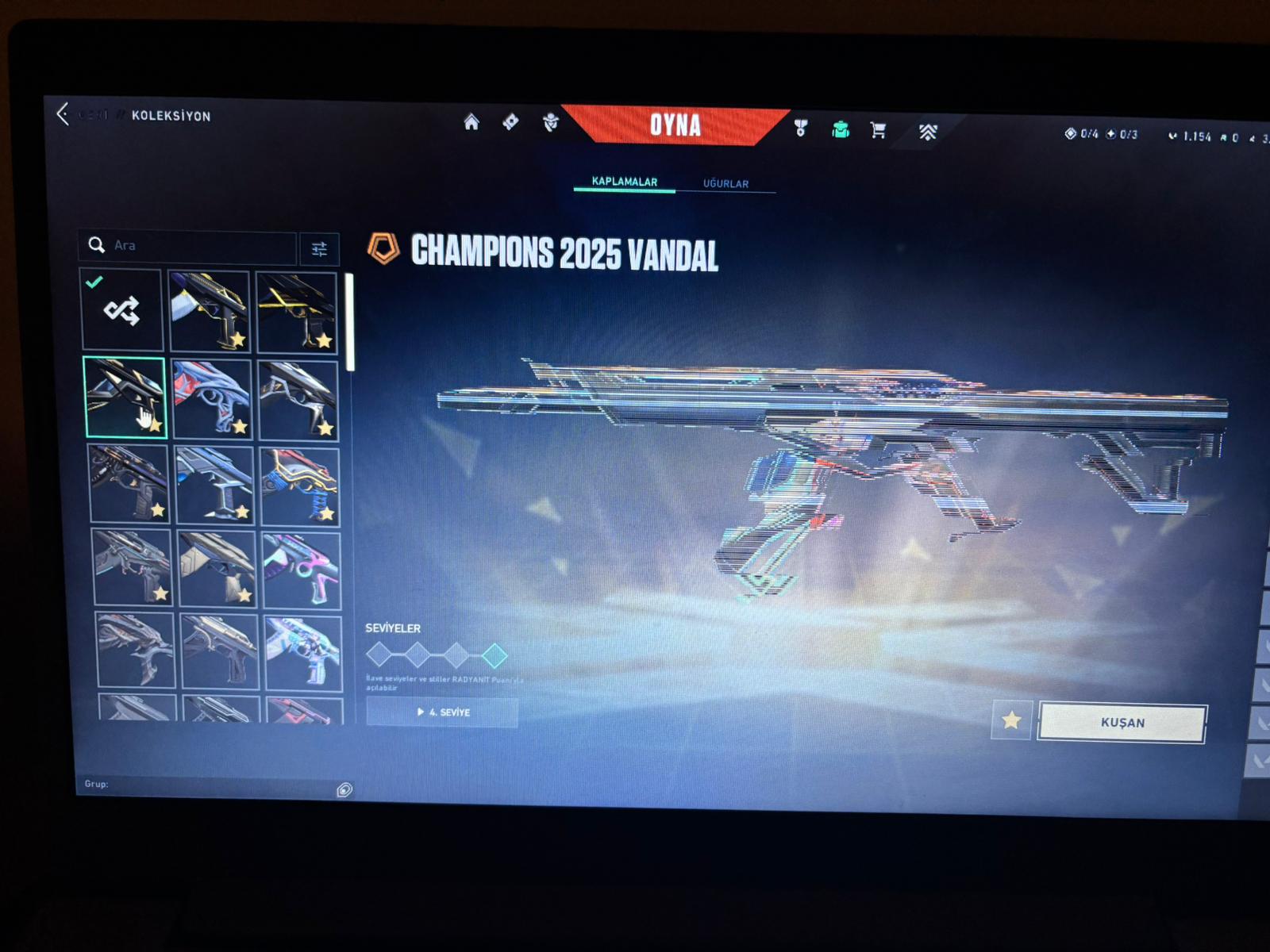1270x952 pixels.
Task: Open the triple chevron rank icon
Action: click(x=927, y=132)
